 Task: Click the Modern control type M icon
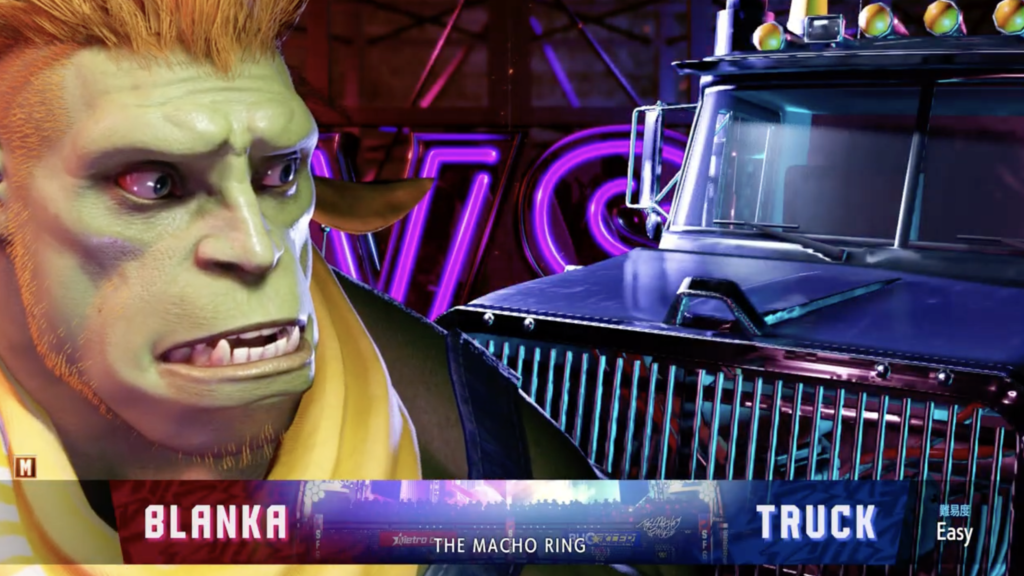click(x=25, y=466)
